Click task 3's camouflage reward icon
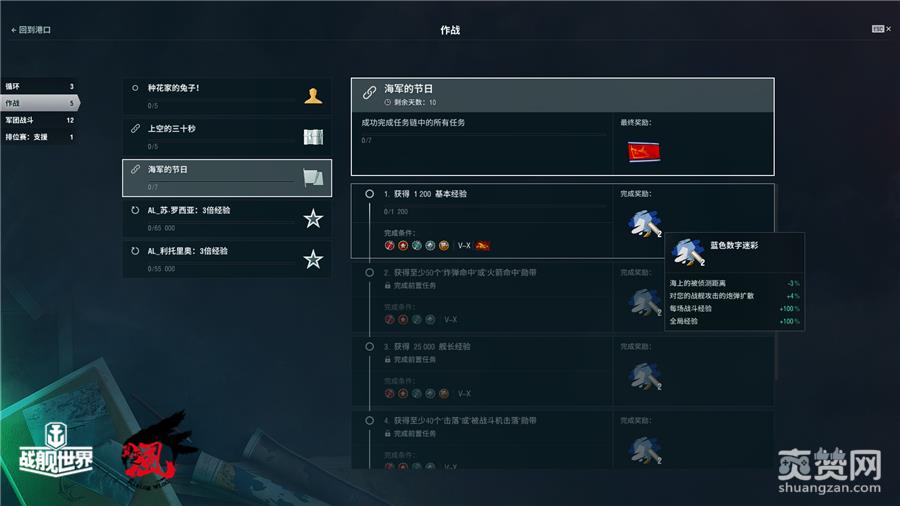This screenshot has width=900, height=506. coord(642,375)
